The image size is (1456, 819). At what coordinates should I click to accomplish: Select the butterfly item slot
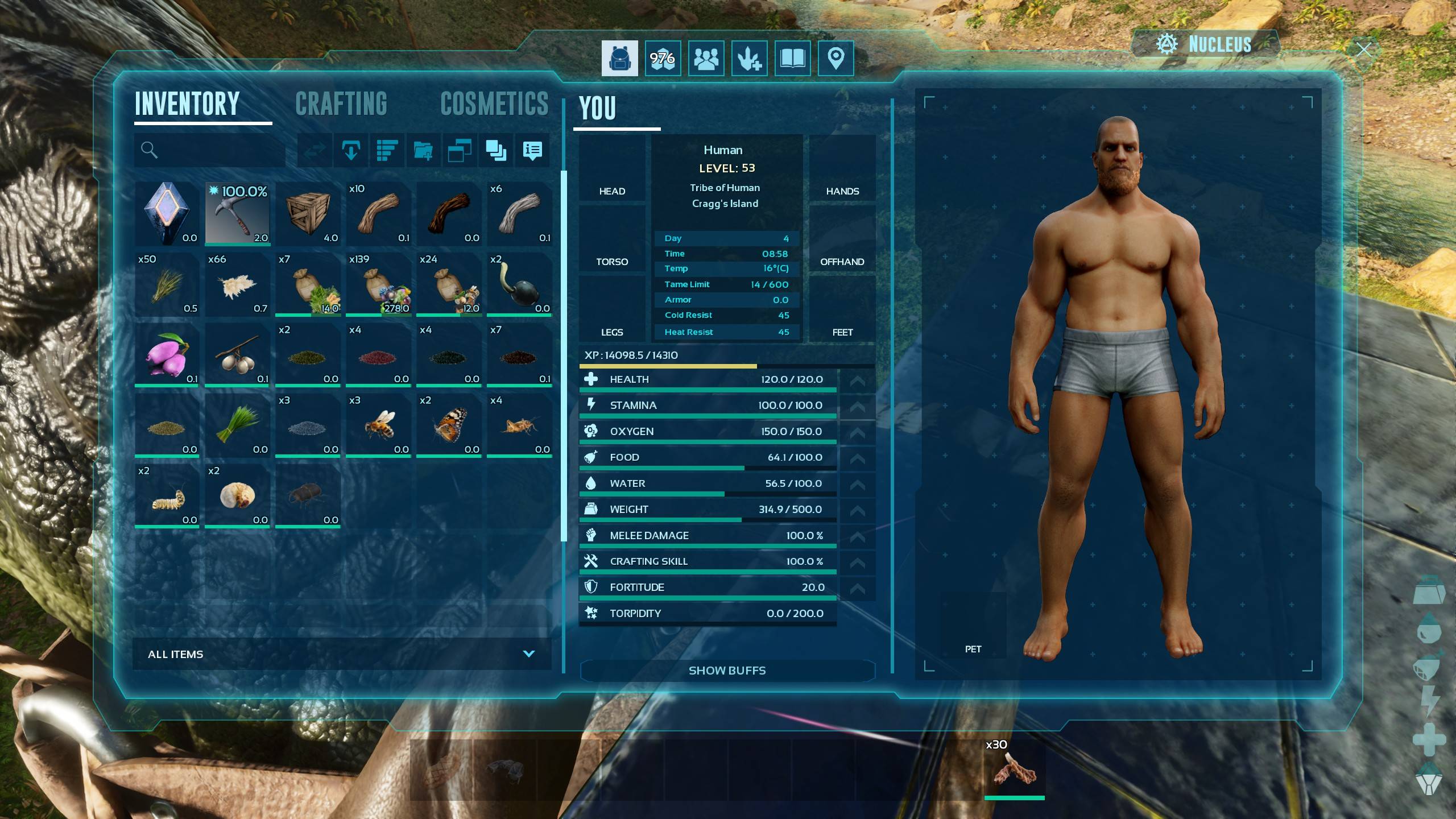[x=449, y=425]
